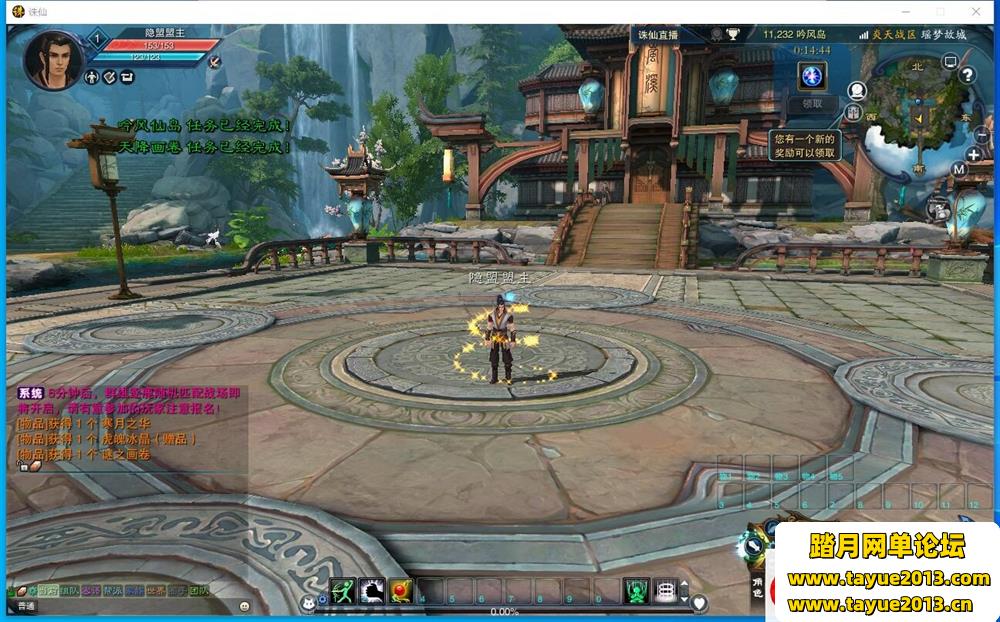
Task: Claim the reward with the 领取 button
Action: point(812,103)
